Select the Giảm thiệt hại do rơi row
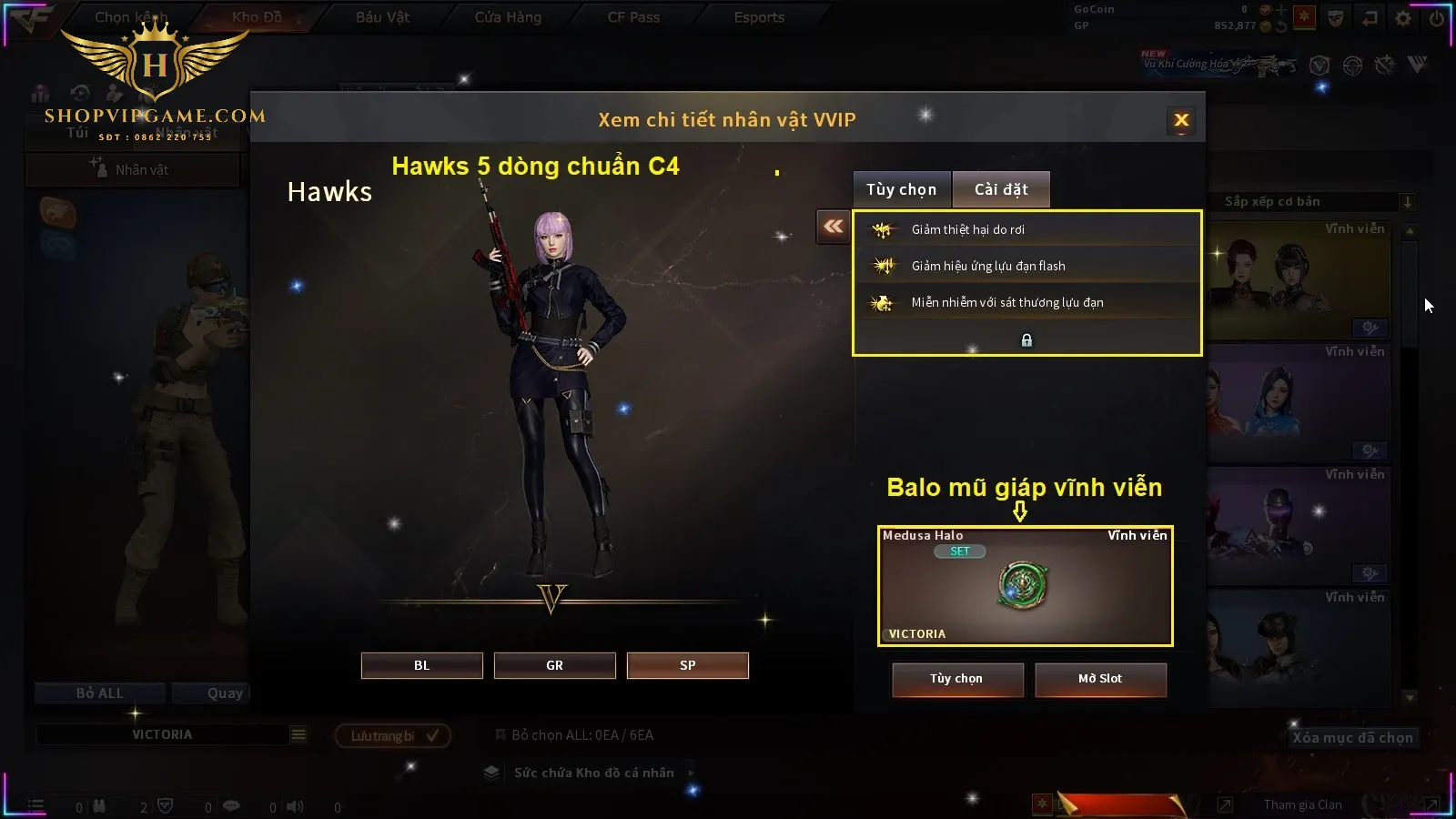 coord(1026,229)
